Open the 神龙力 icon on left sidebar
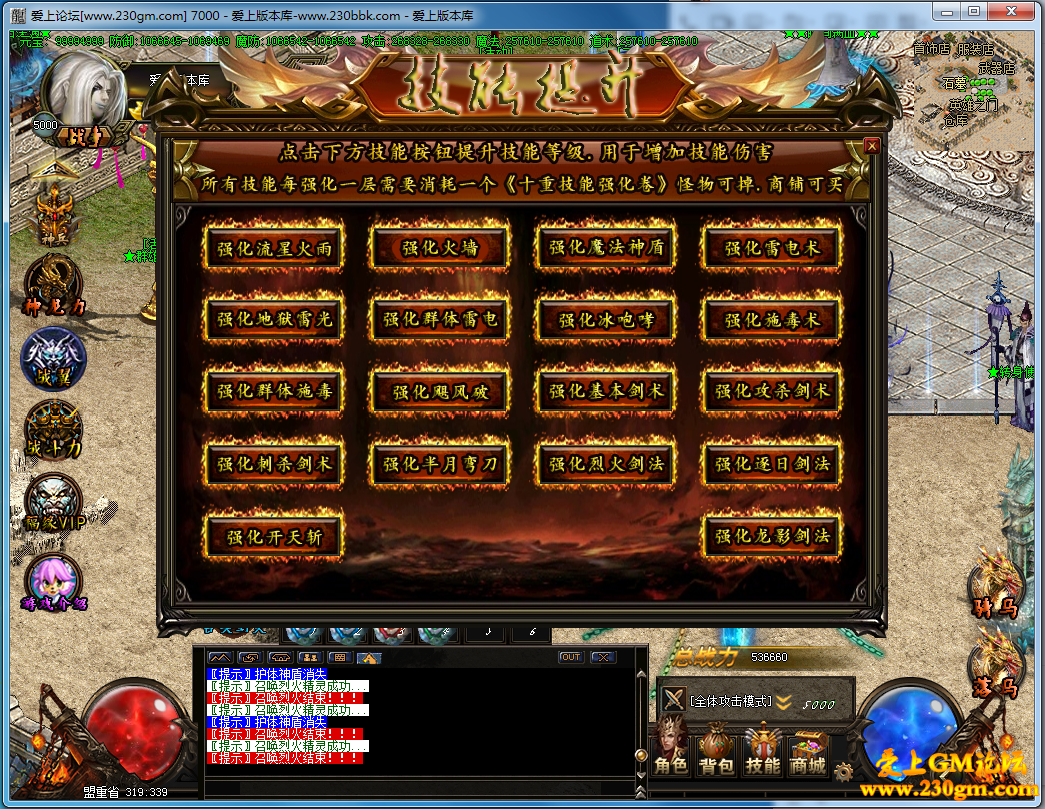Viewport: 1045px width, 809px height. 53,286
